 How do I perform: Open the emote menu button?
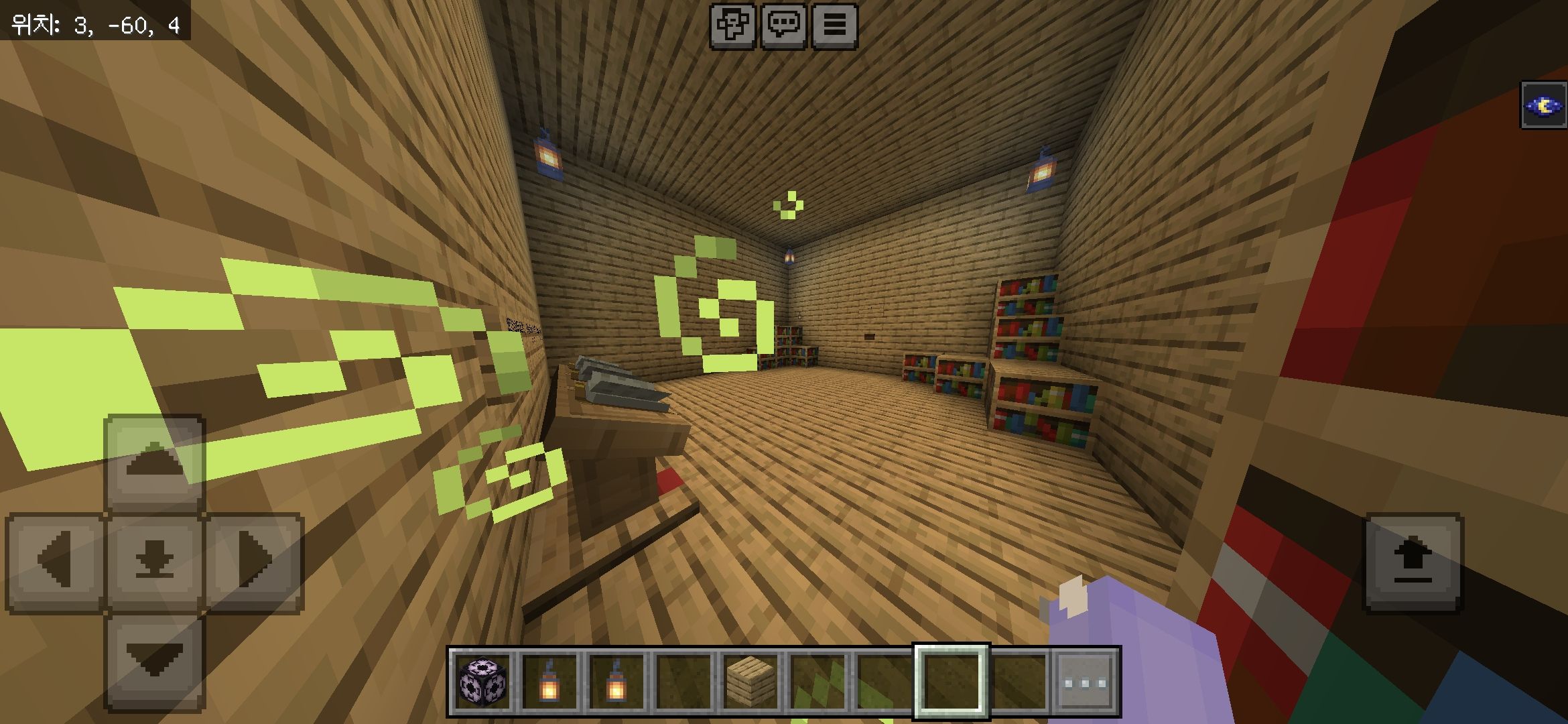click(732, 26)
